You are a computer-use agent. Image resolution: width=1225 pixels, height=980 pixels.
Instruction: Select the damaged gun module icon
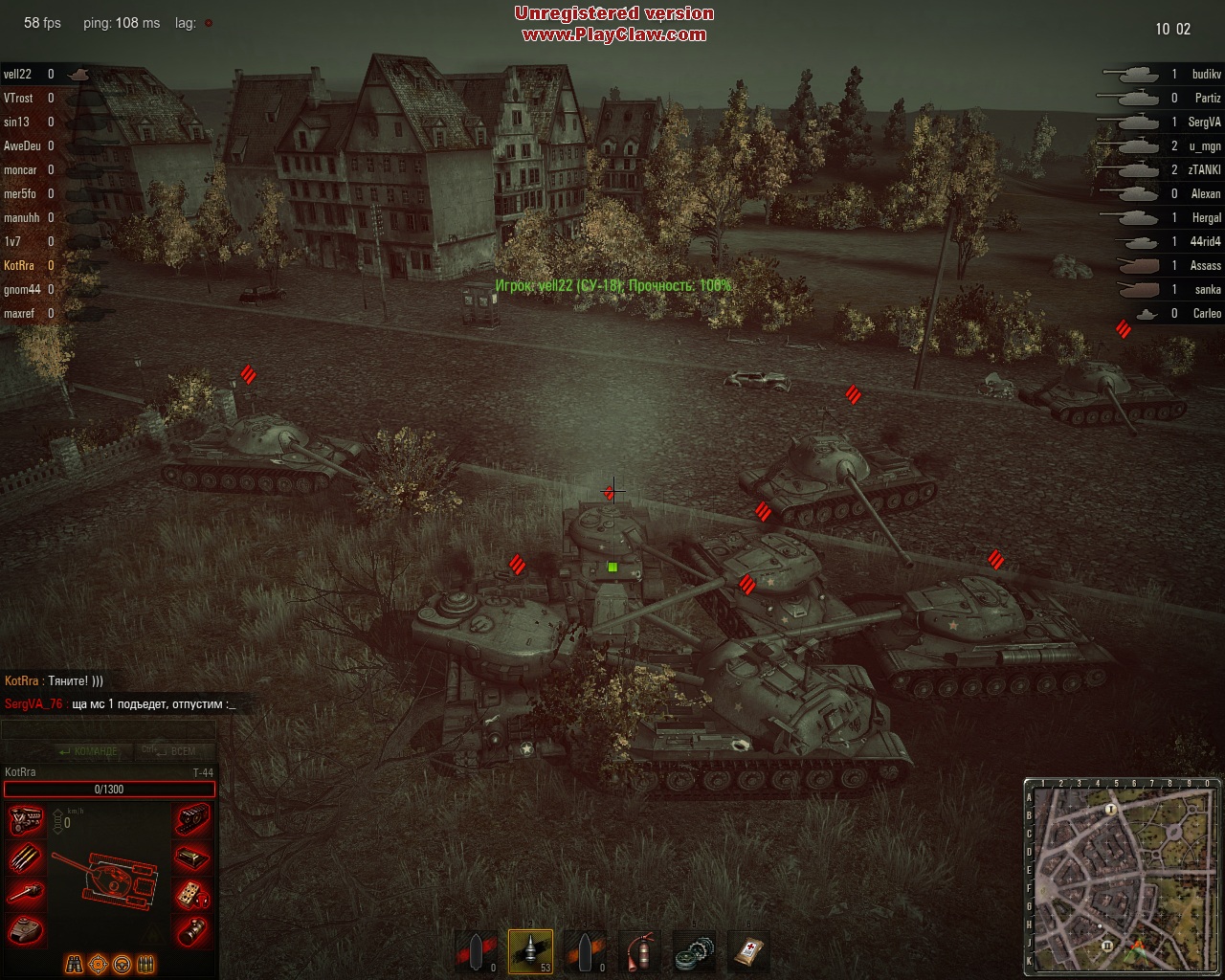click(x=26, y=893)
